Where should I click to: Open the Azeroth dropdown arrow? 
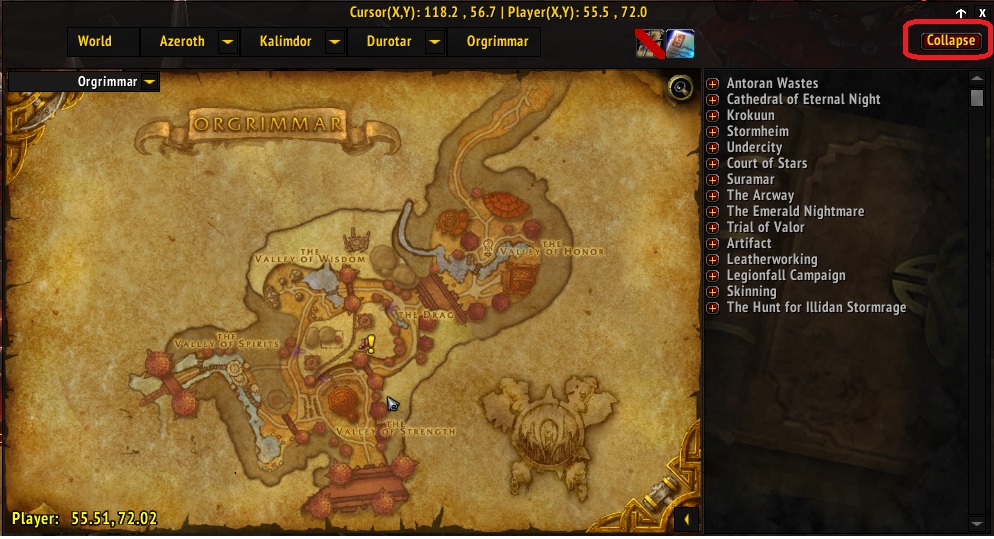(228, 42)
